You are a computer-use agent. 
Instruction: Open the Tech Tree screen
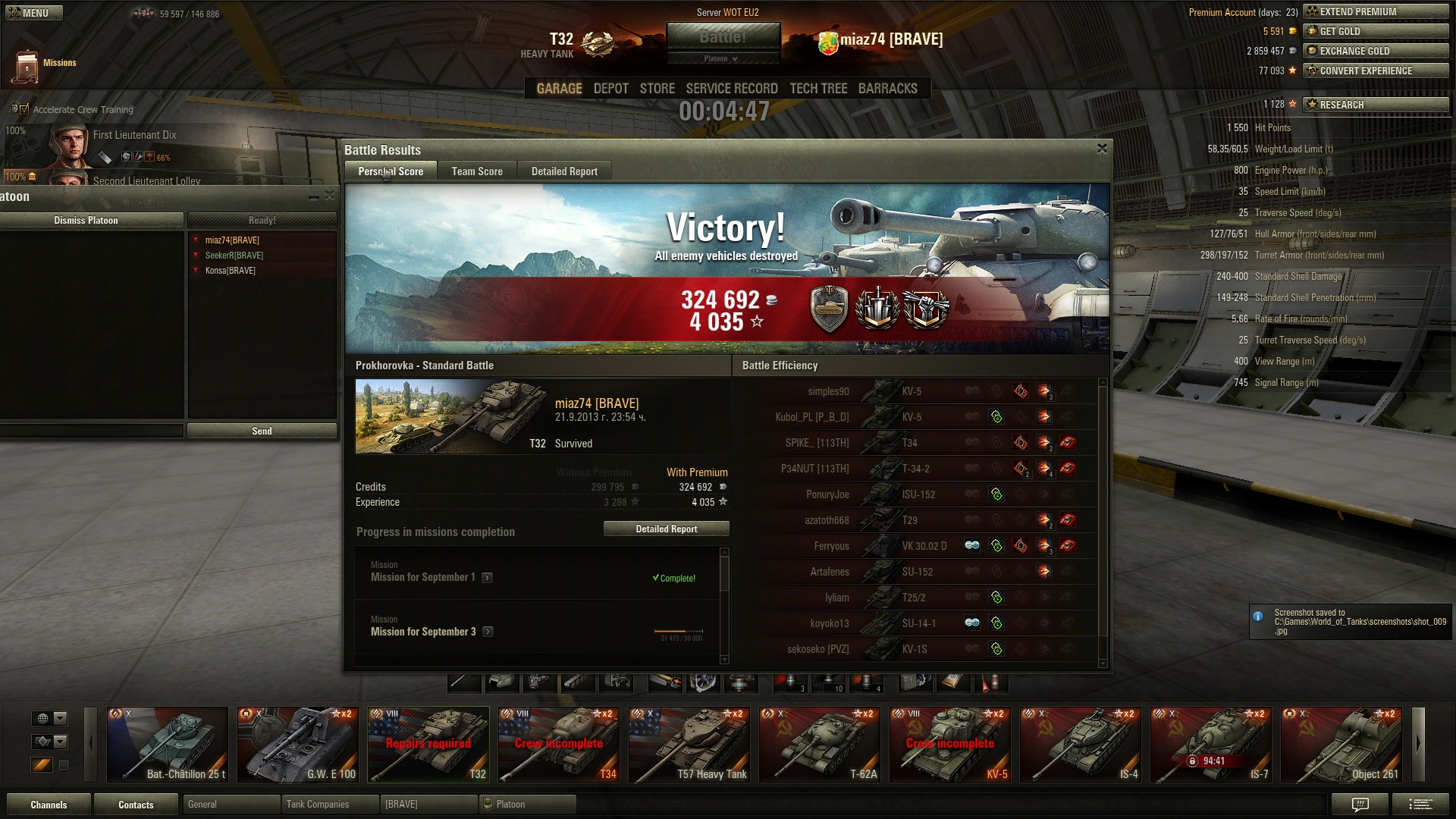(818, 89)
